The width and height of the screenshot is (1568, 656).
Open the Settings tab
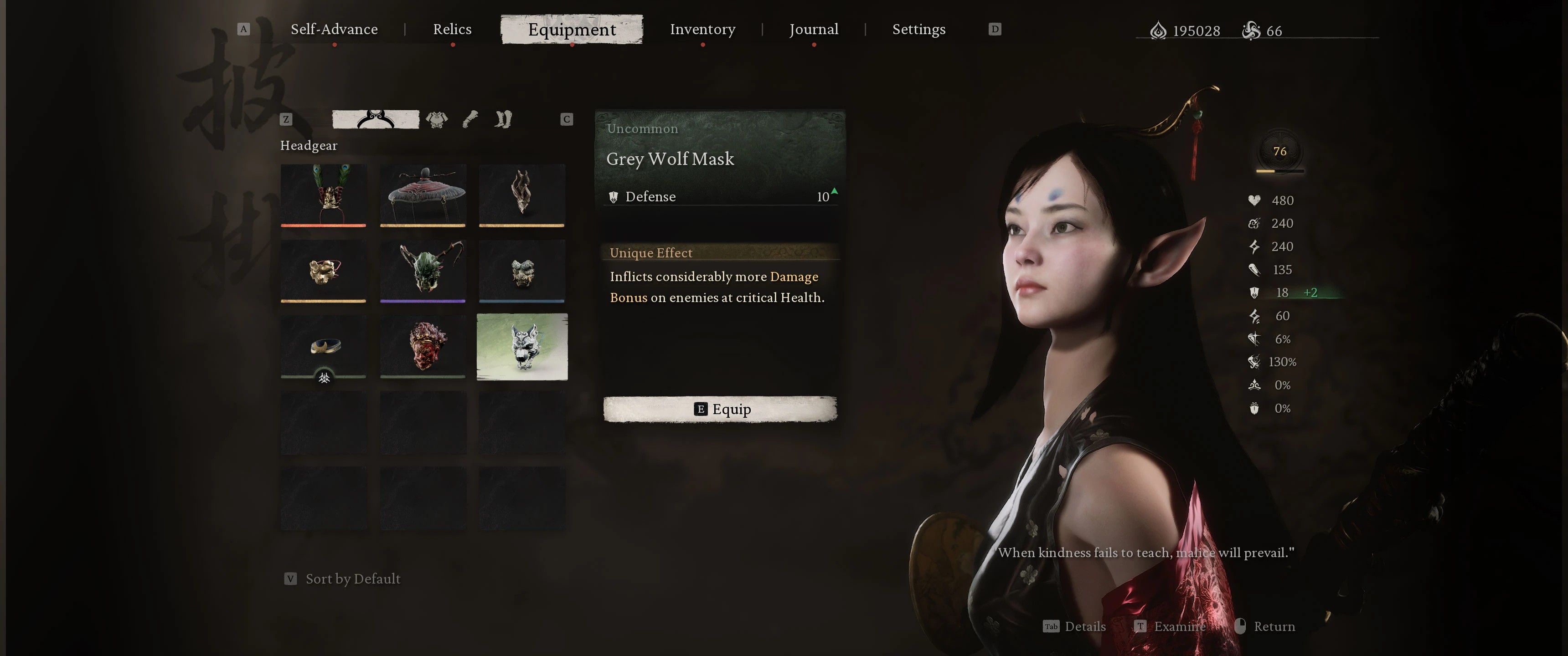tap(918, 29)
